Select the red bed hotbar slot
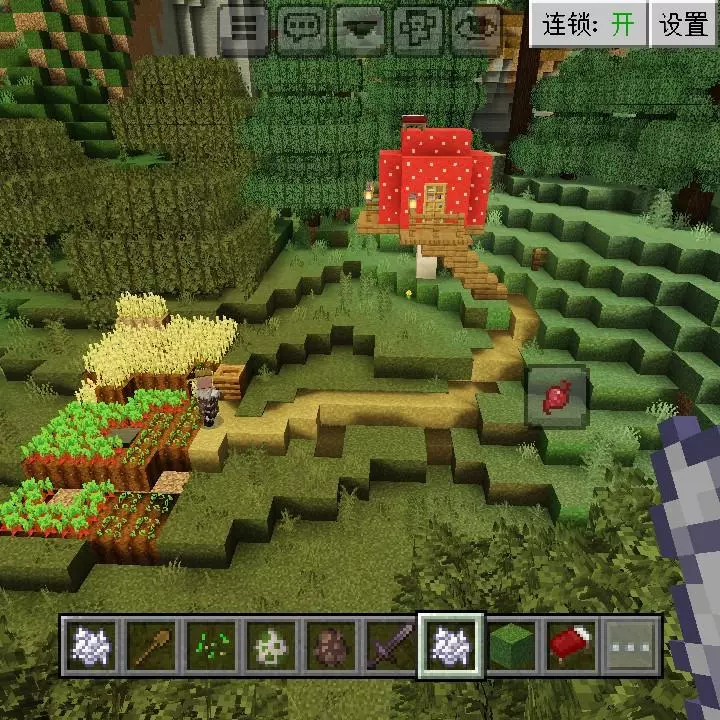Screen dimensions: 720x720 coord(571,645)
